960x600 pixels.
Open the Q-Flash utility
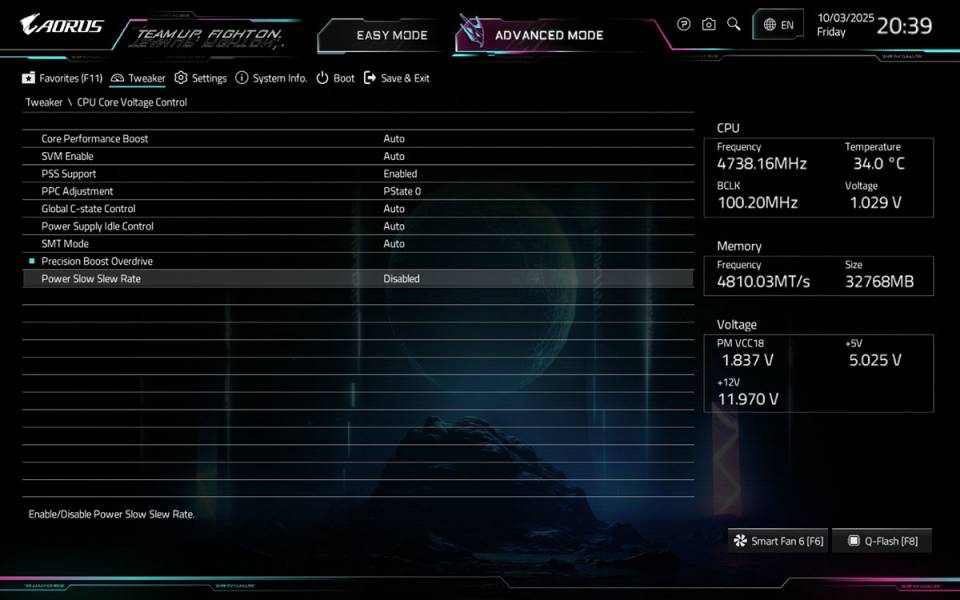point(882,541)
